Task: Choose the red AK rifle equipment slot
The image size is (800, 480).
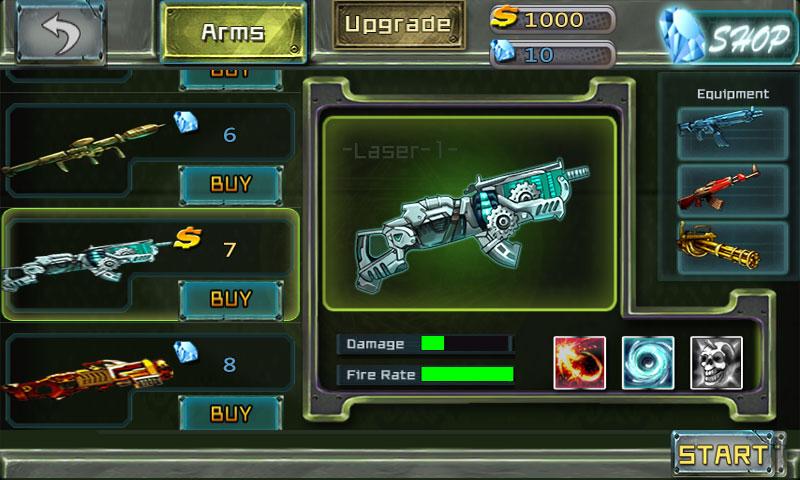Action: (718, 190)
